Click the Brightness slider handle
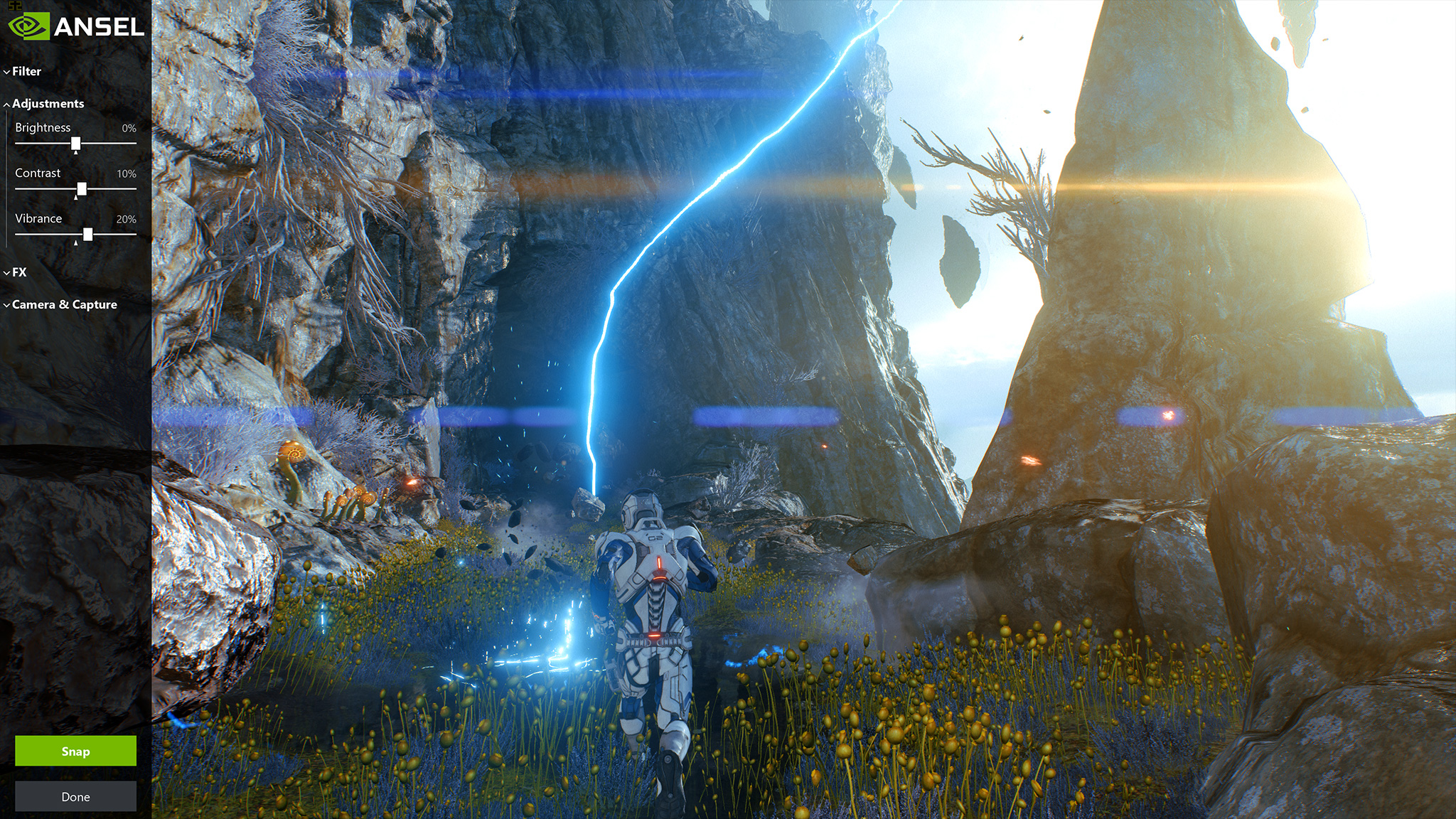The height and width of the screenshot is (819, 1456). 75,144
